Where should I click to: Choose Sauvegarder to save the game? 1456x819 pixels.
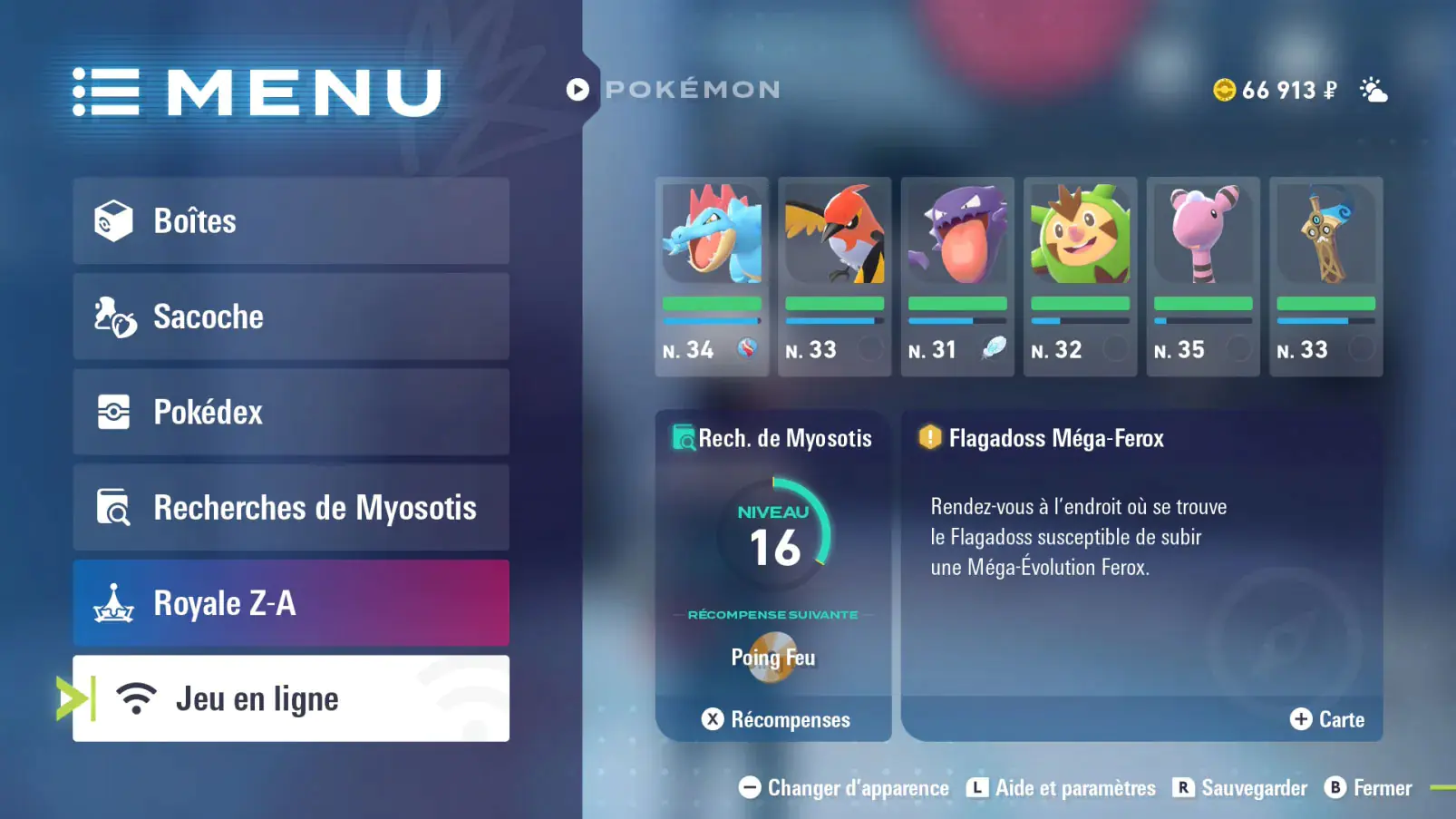coord(1240,788)
